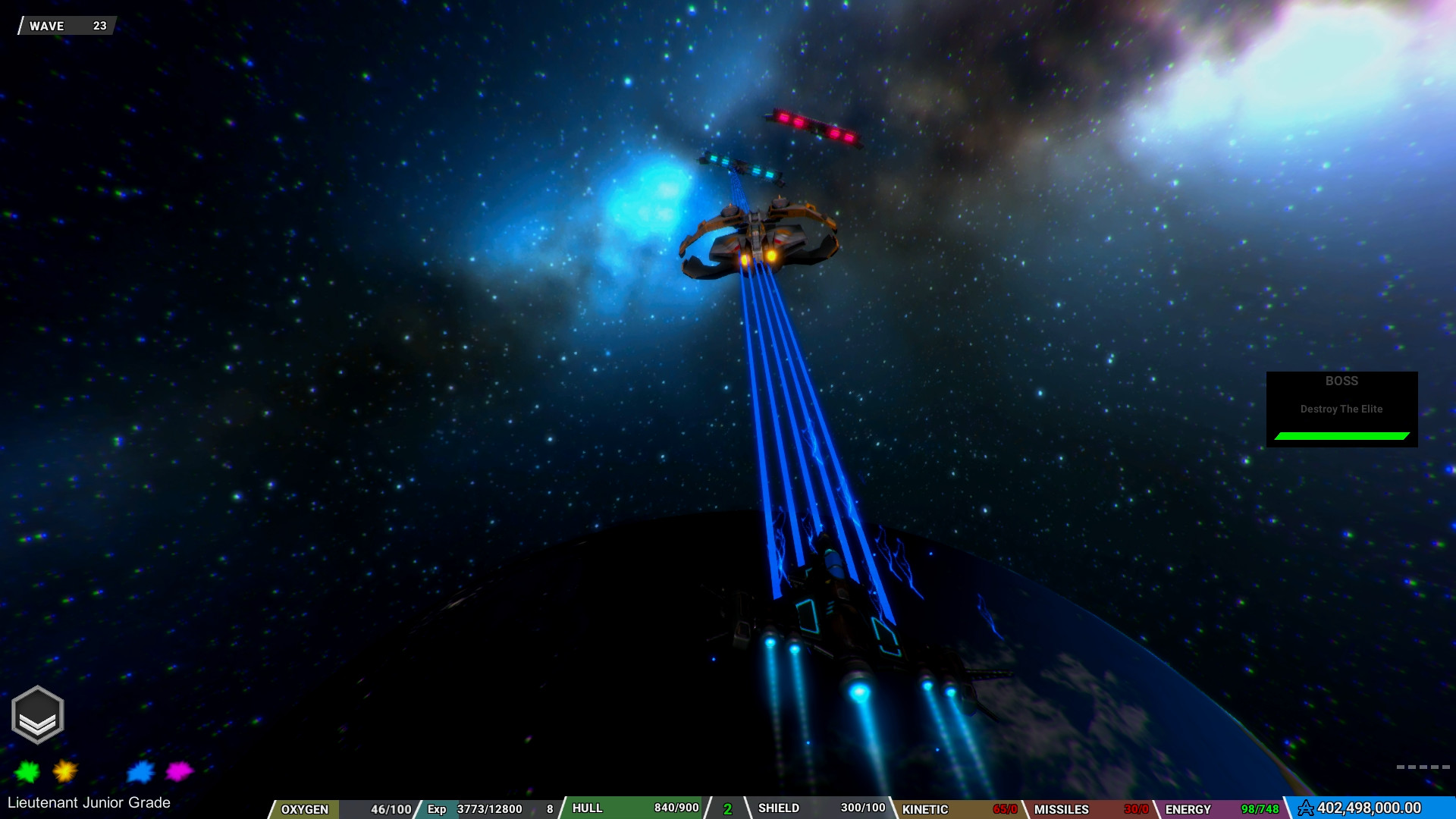Select the KINETIC ammo tab
Image resolution: width=1456 pixels, height=819 pixels.
(927, 810)
